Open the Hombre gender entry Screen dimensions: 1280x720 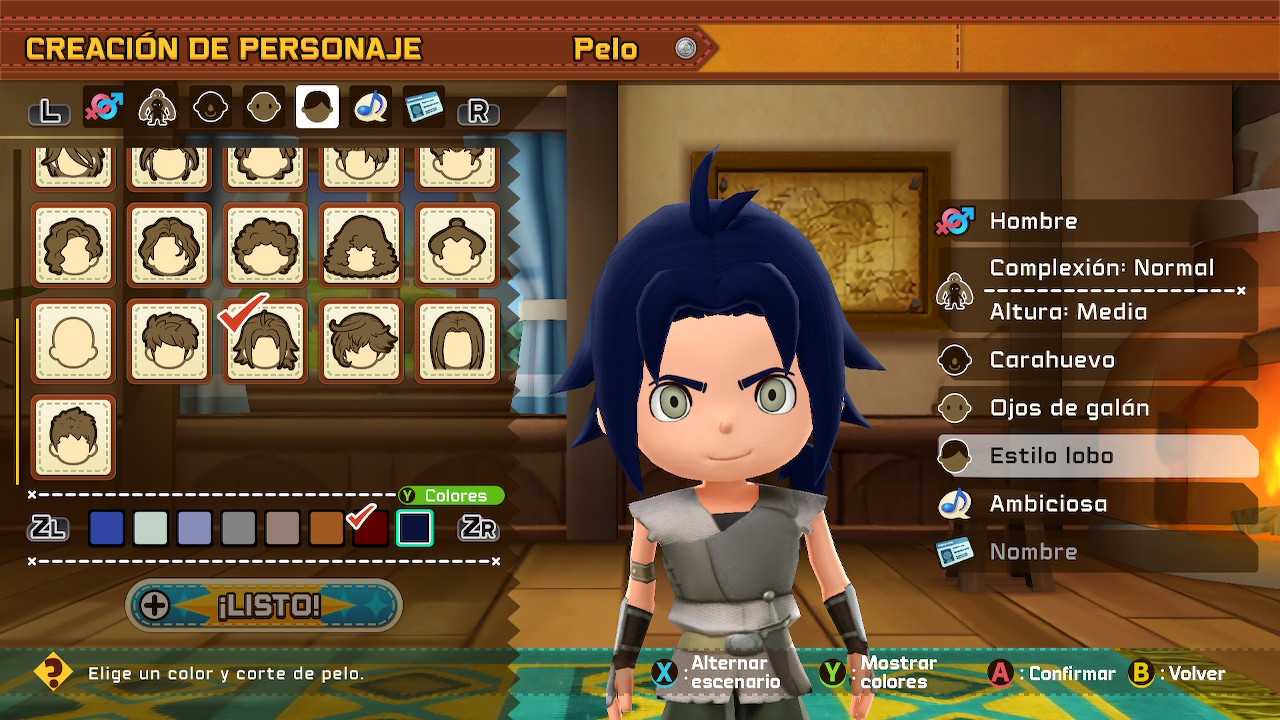1095,221
